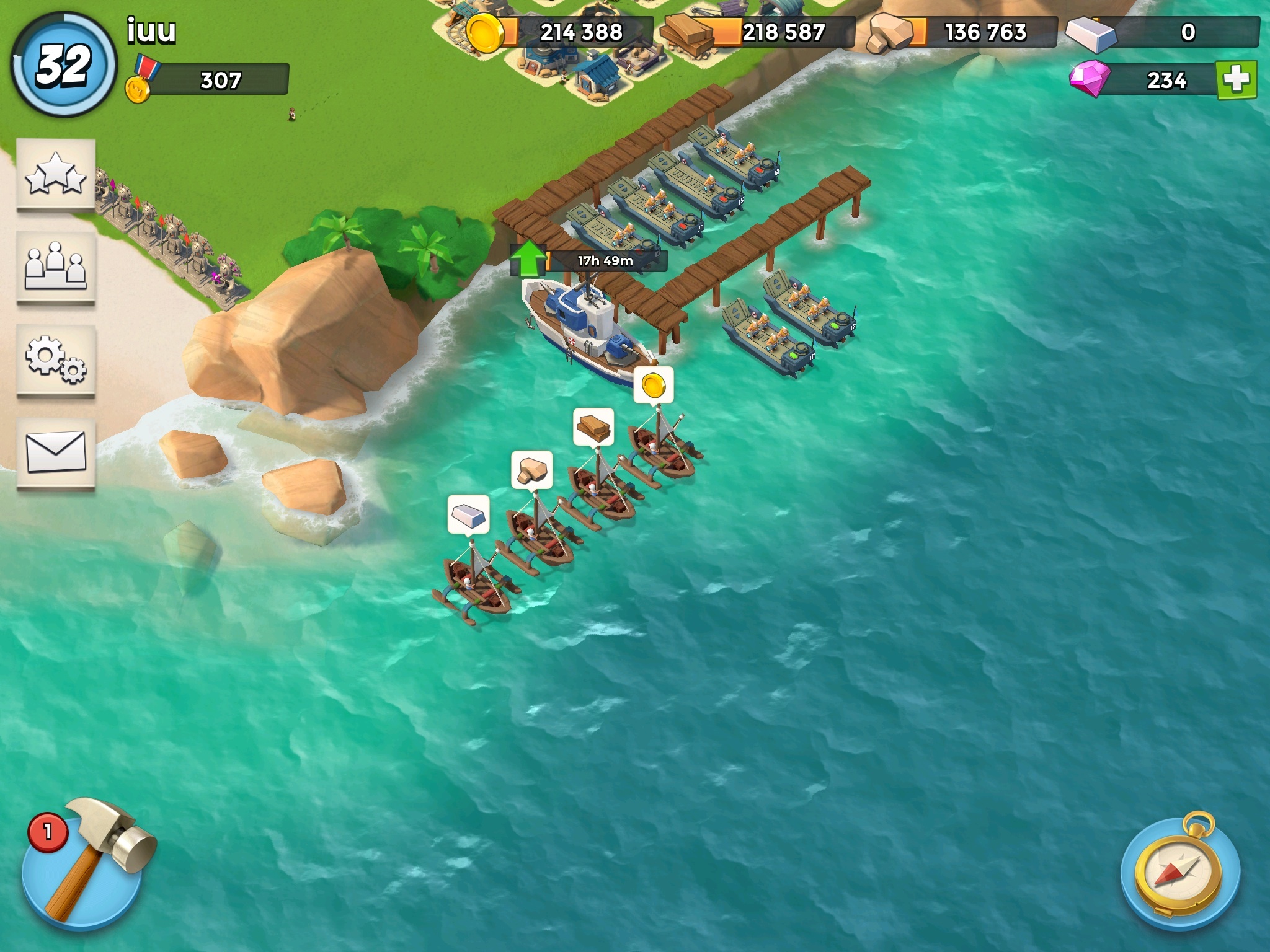Tap the level 32 experience badge
The height and width of the screenshot is (952, 1270).
[x=64, y=65]
